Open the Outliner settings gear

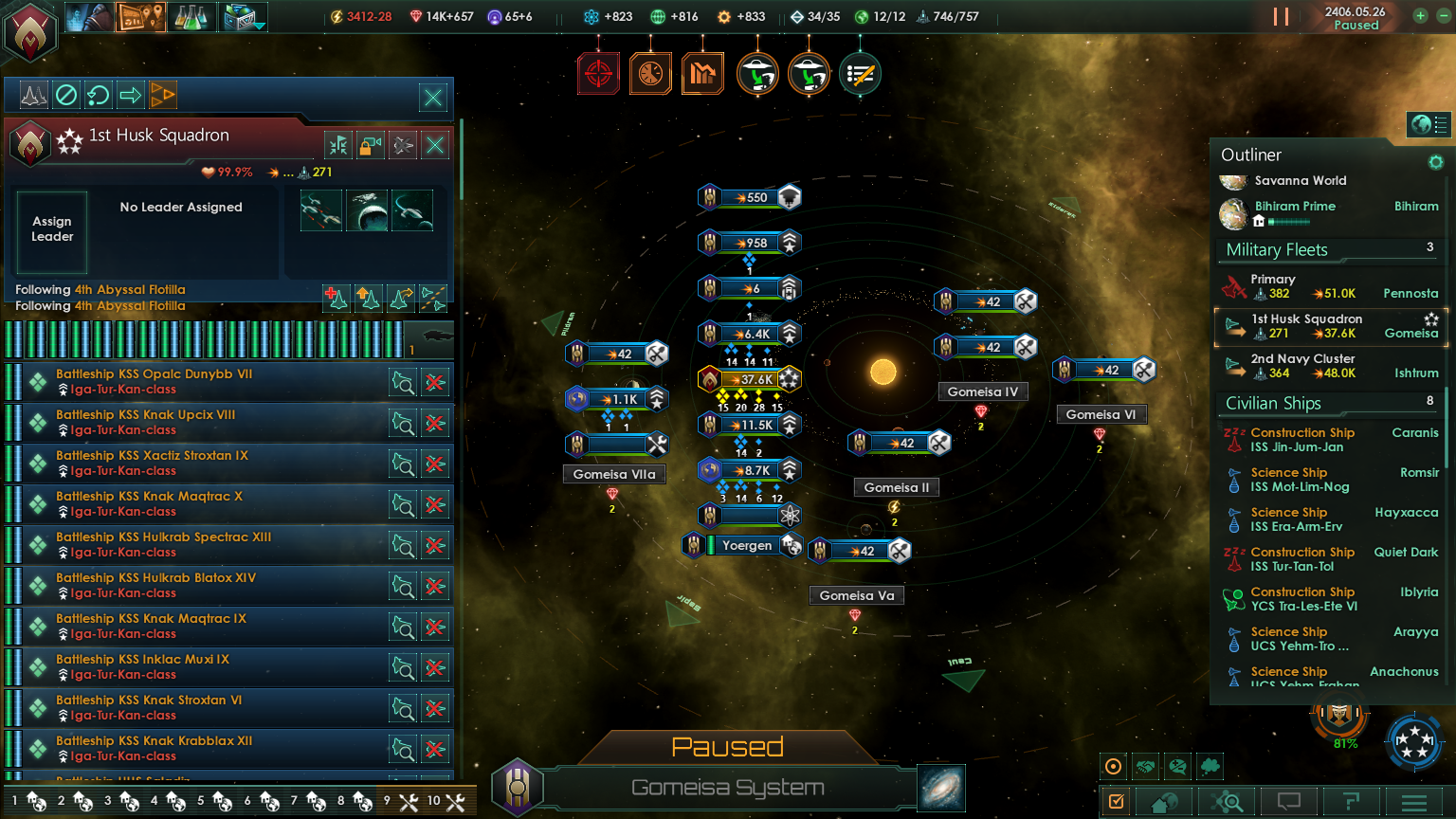pos(1435,162)
